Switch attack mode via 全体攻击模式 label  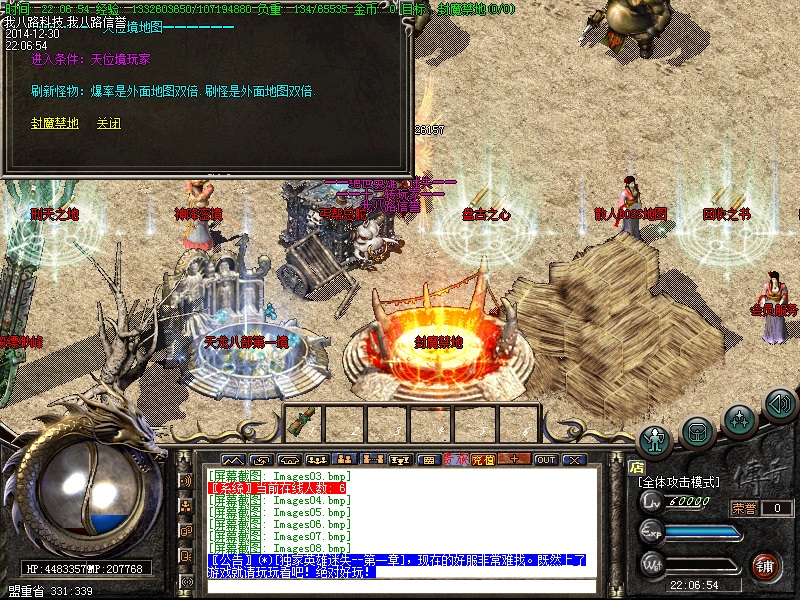click(x=678, y=482)
